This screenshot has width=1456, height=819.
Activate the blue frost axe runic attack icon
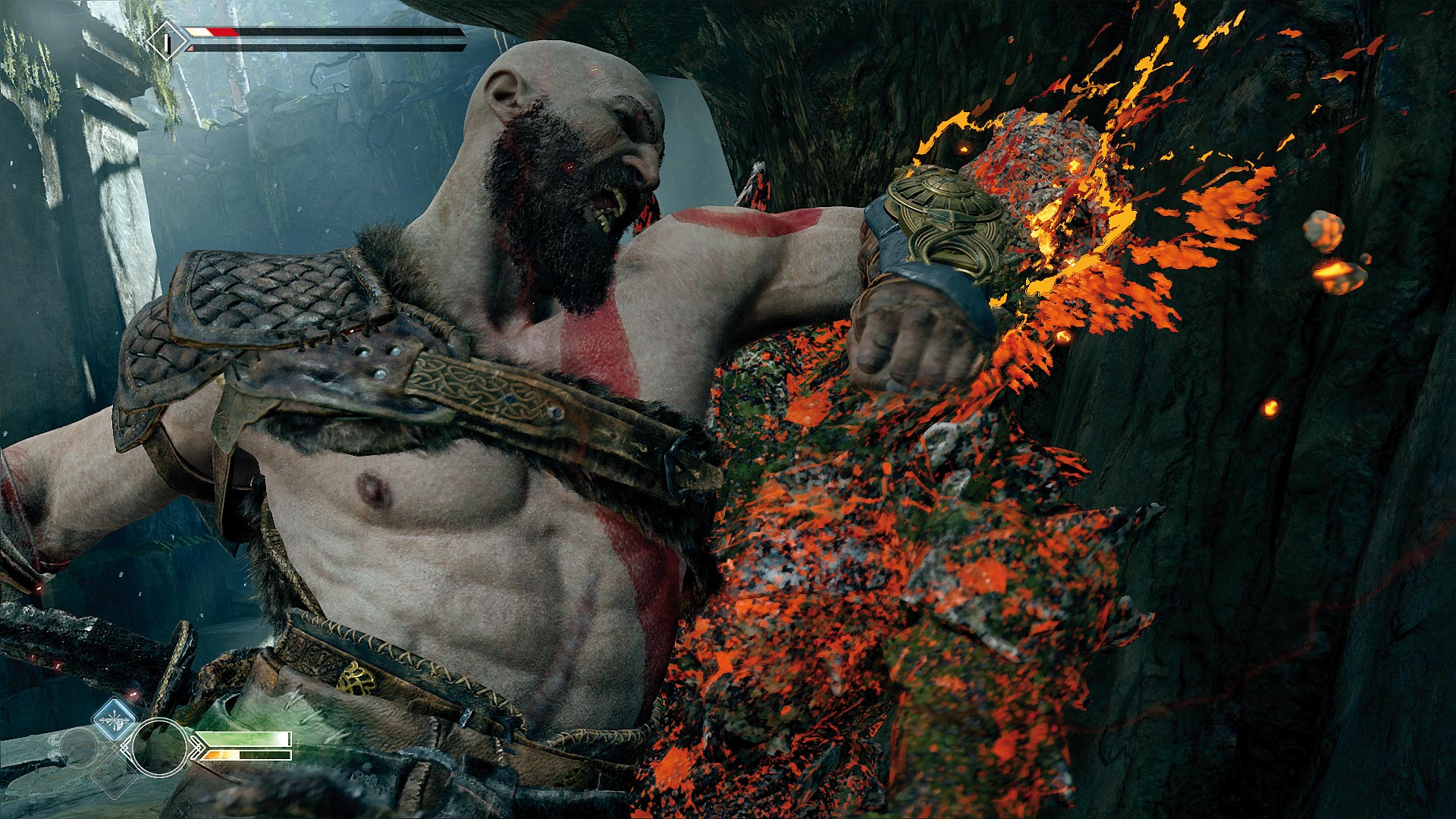click(x=115, y=719)
